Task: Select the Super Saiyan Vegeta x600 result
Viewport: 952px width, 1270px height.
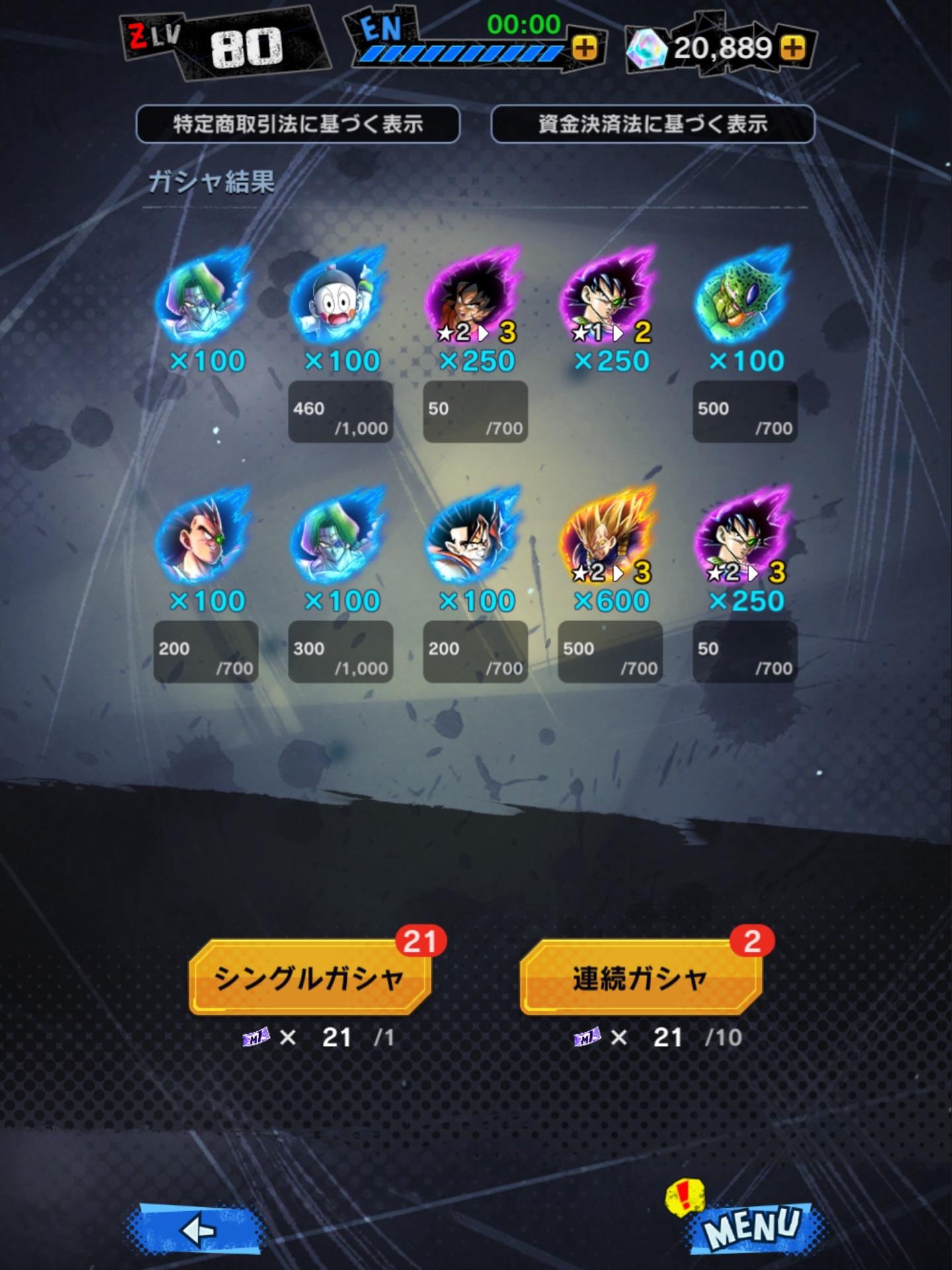Action: tap(612, 542)
